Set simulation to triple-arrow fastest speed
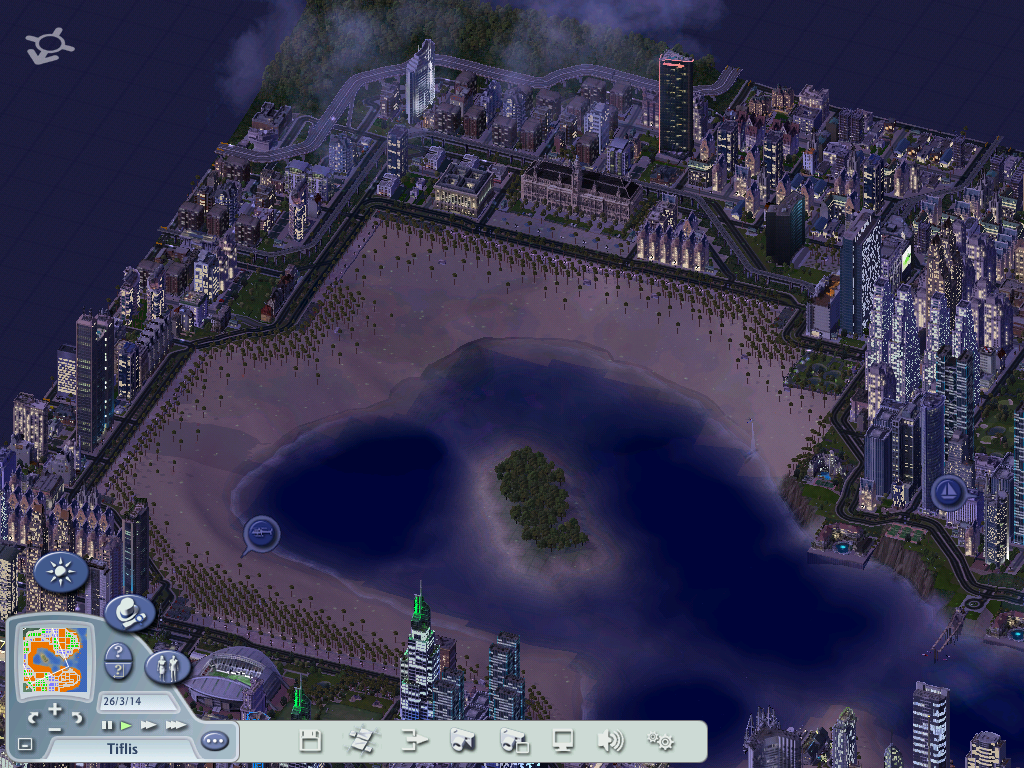 pos(175,725)
